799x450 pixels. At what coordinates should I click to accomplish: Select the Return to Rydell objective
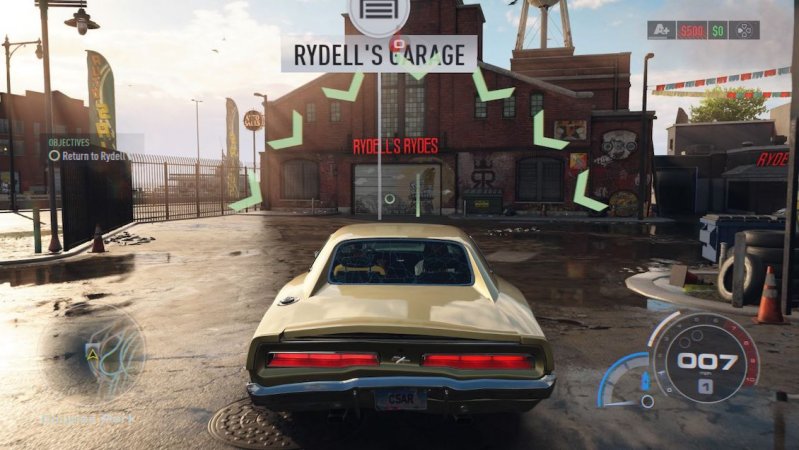(x=88, y=155)
